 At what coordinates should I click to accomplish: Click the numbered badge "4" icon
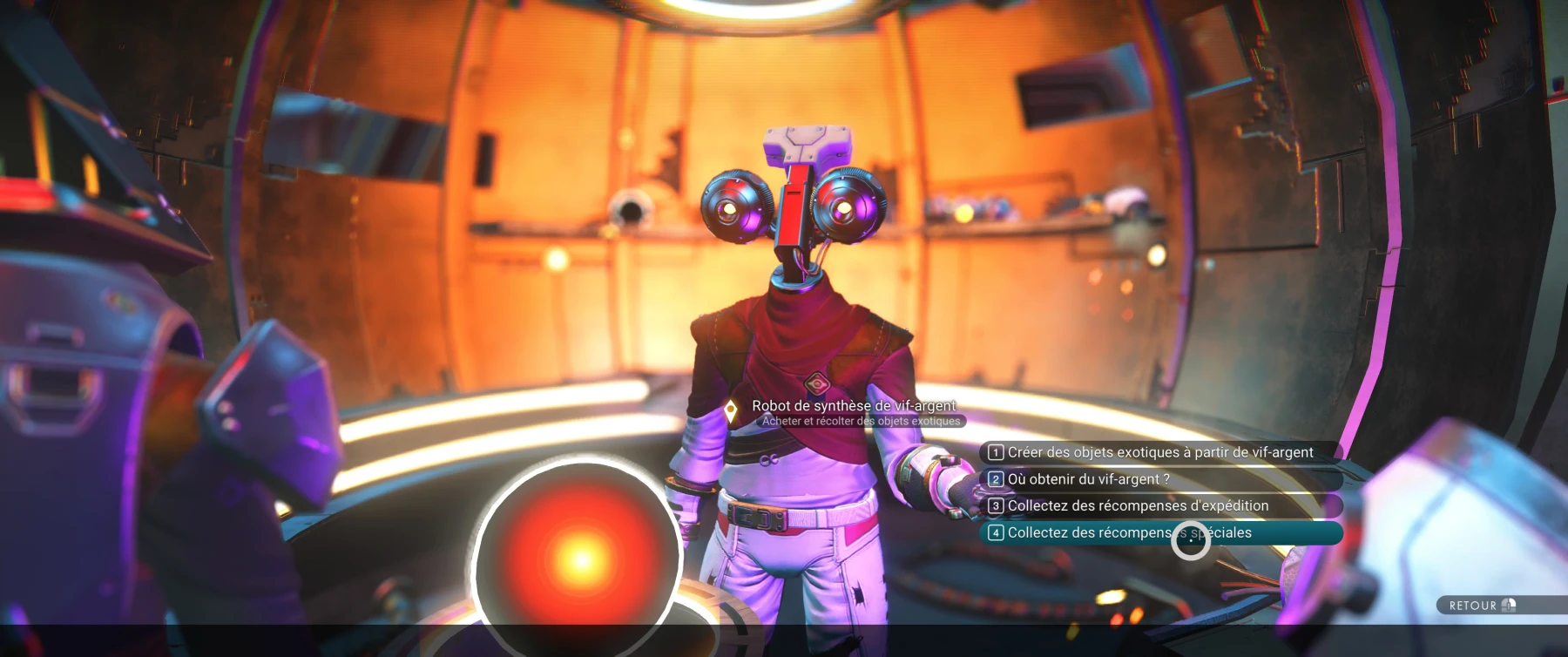pyautogui.click(x=996, y=532)
